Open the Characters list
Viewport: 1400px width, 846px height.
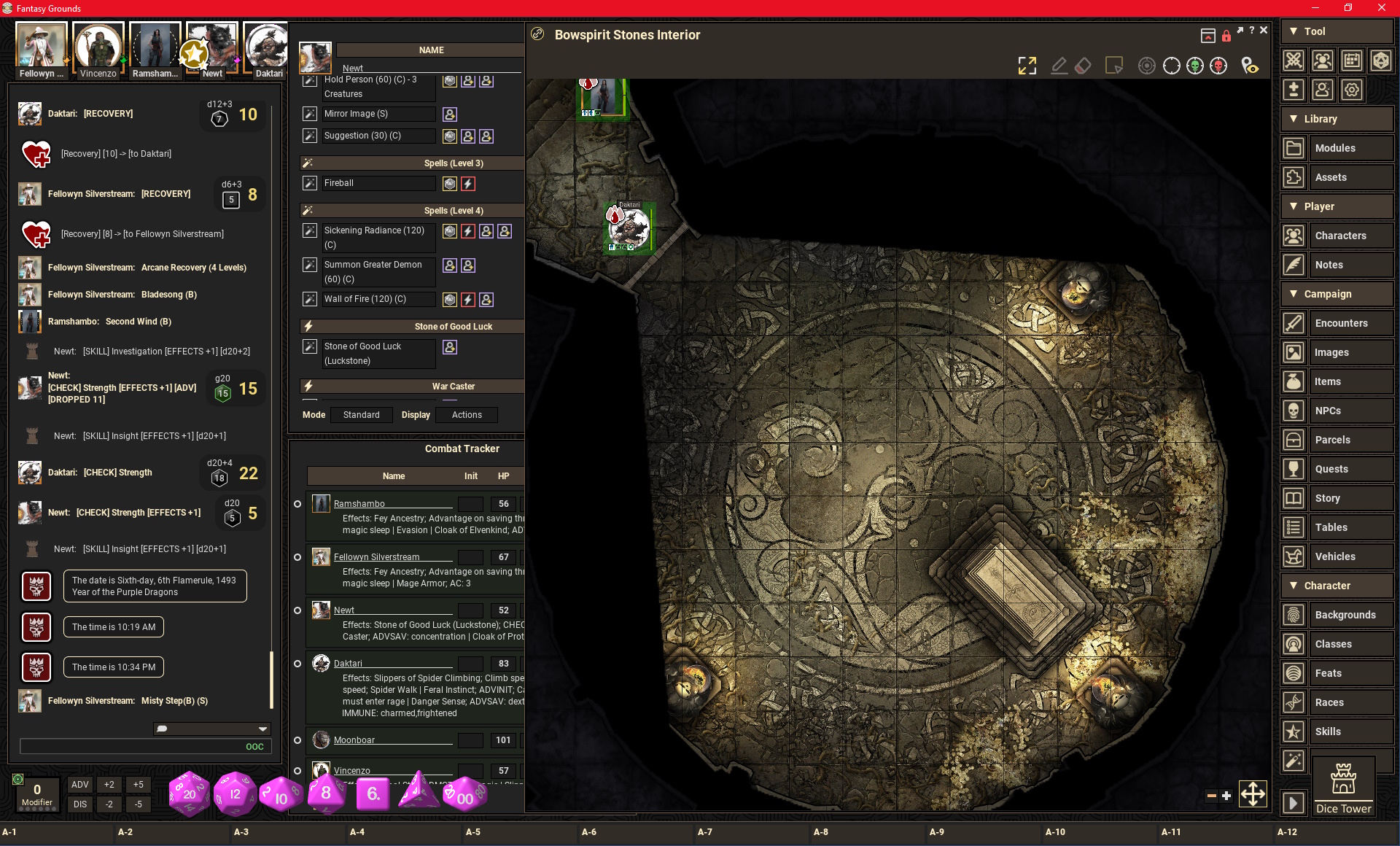click(1340, 236)
